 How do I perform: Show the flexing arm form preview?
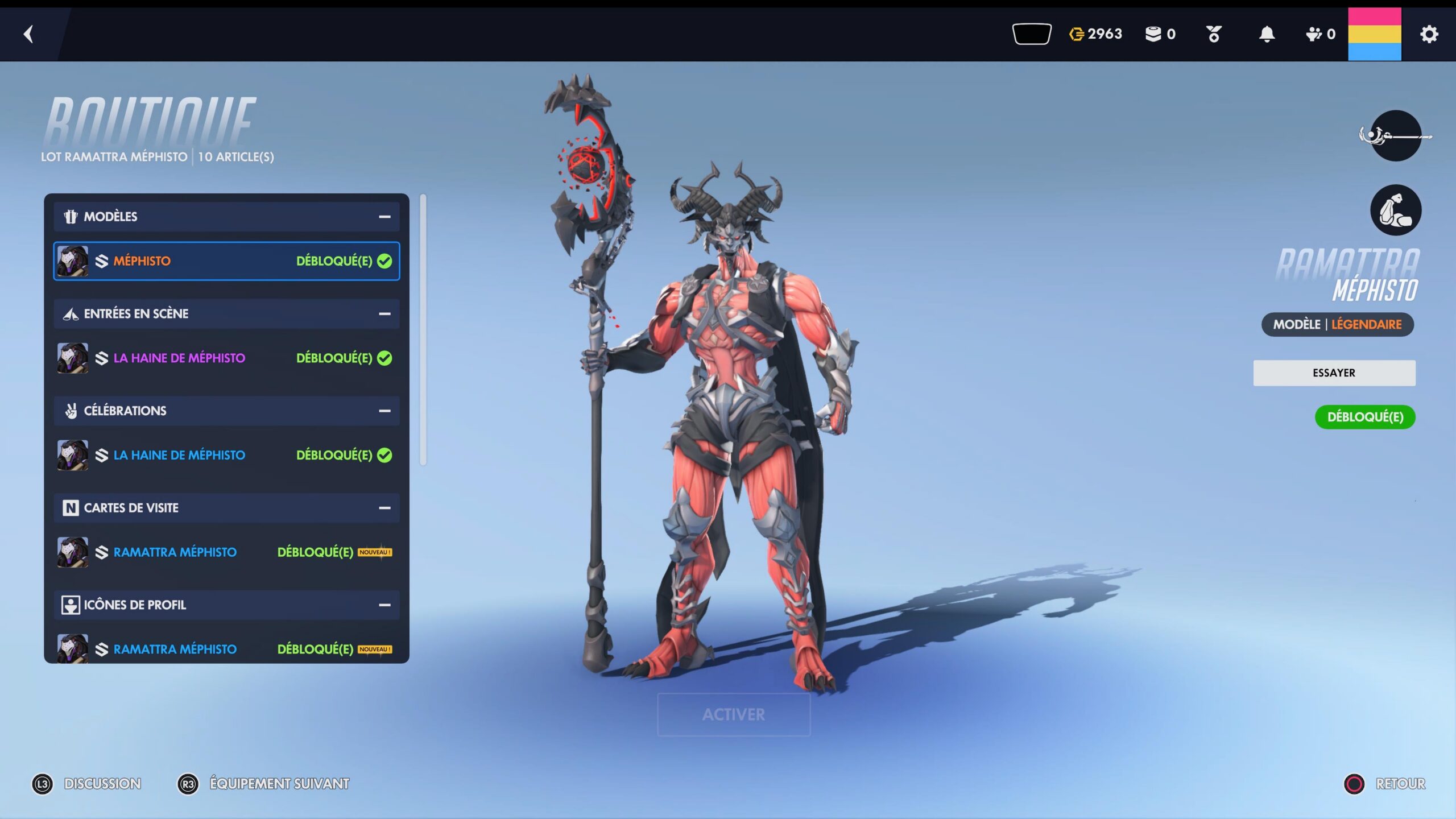click(x=1395, y=210)
